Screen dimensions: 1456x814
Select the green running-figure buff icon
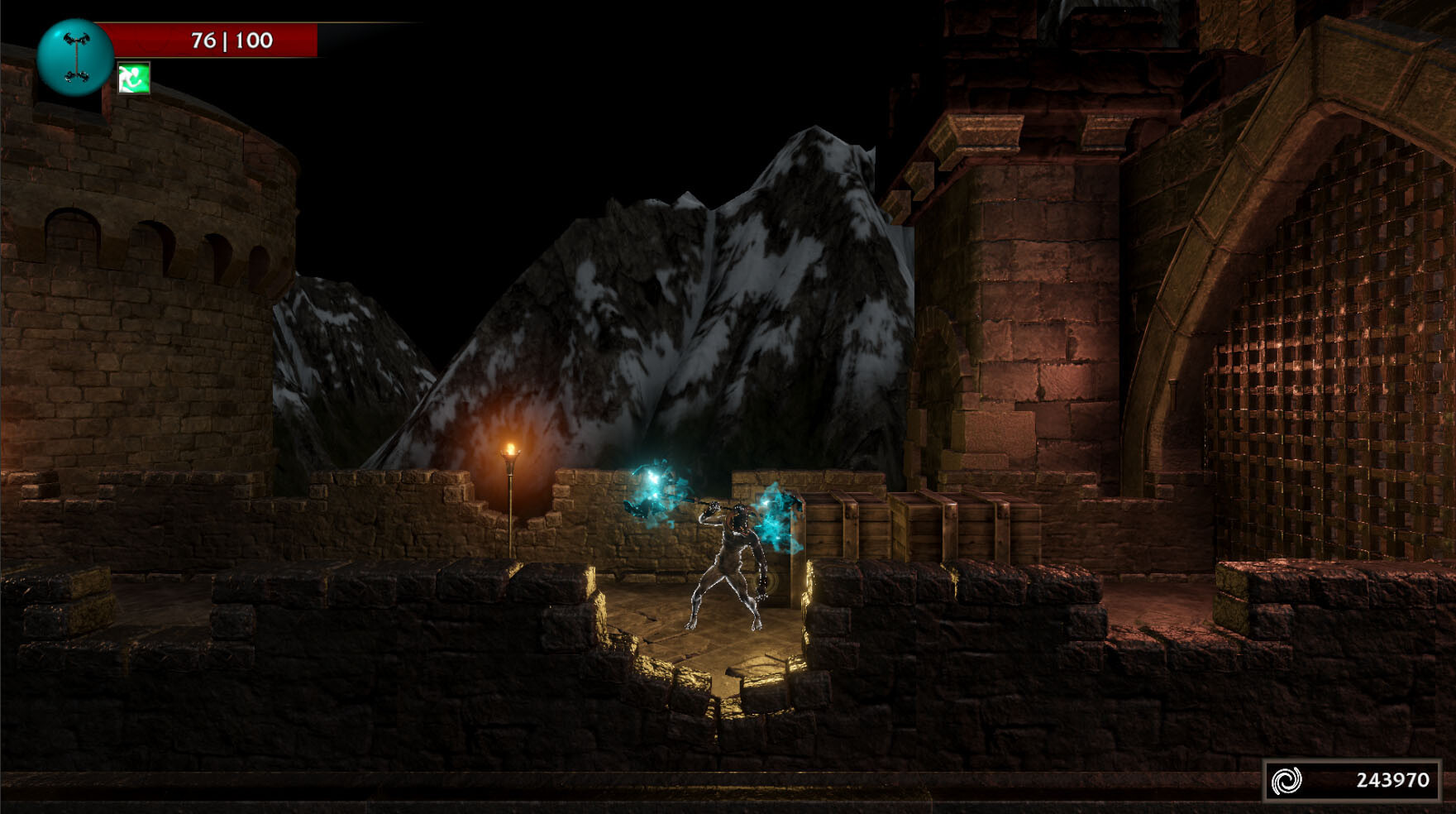(x=133, y=79)
